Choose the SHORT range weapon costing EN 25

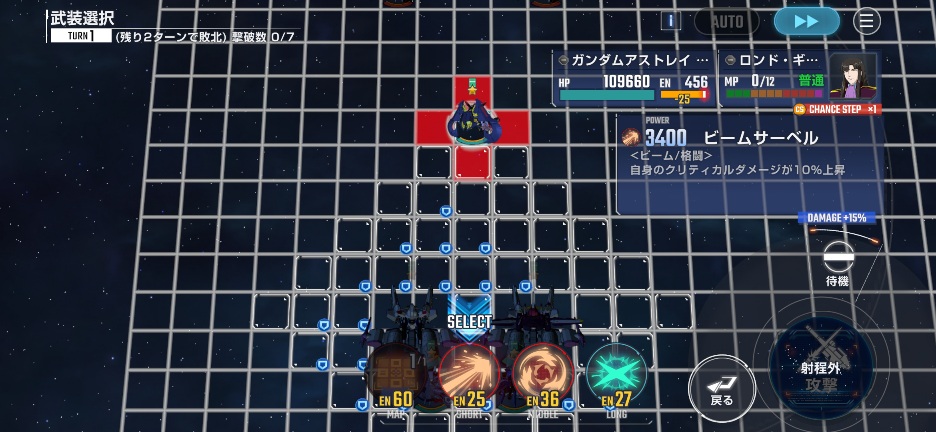click(x=469, y=374)
